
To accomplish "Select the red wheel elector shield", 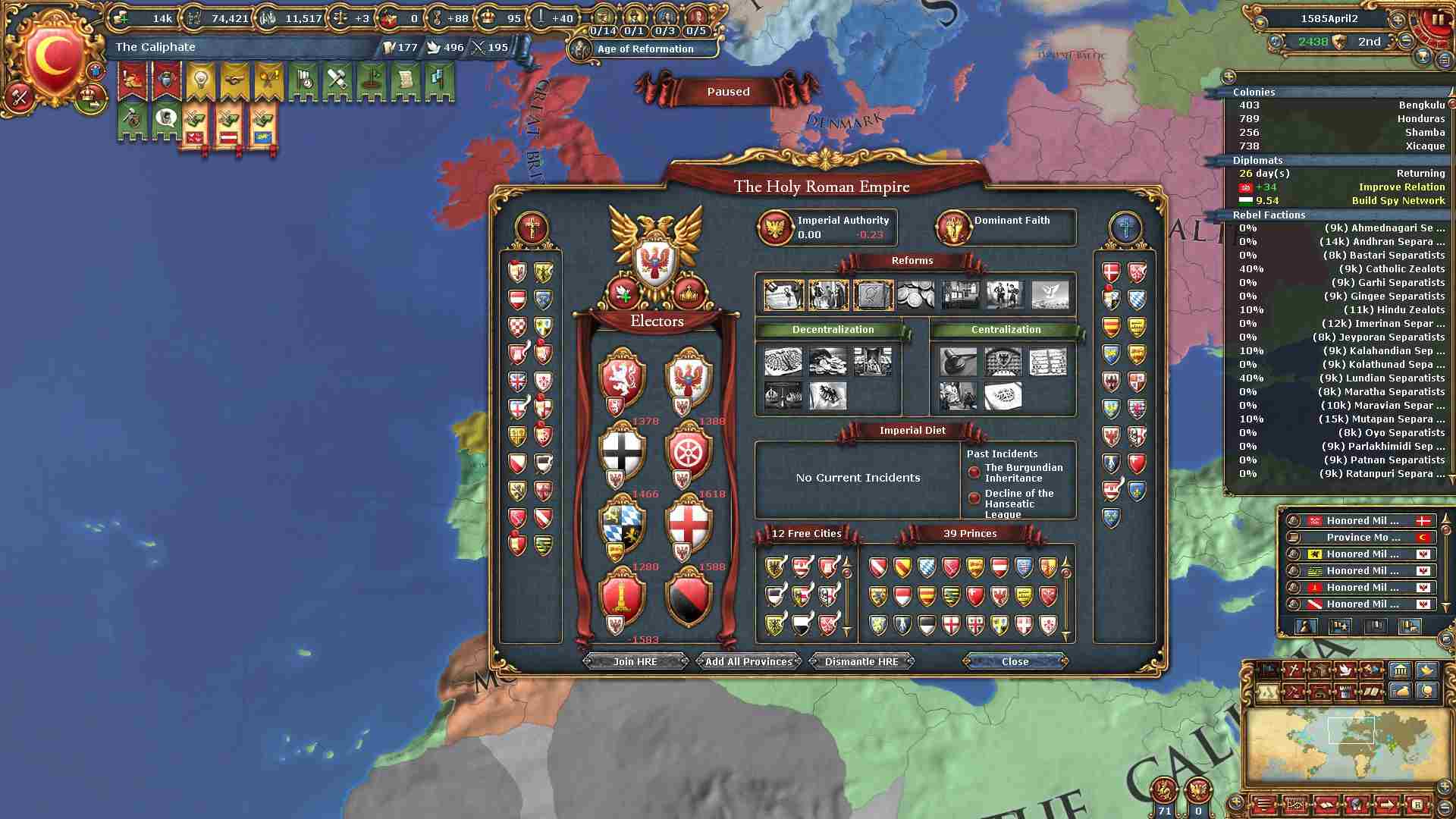I will coord(689,452).
